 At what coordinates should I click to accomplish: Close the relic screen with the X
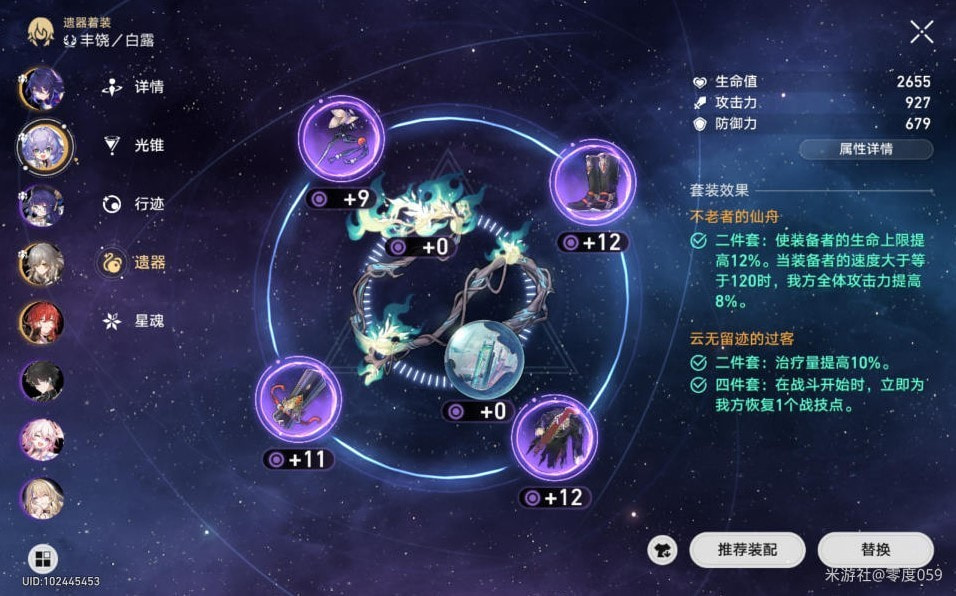point(921,32)
